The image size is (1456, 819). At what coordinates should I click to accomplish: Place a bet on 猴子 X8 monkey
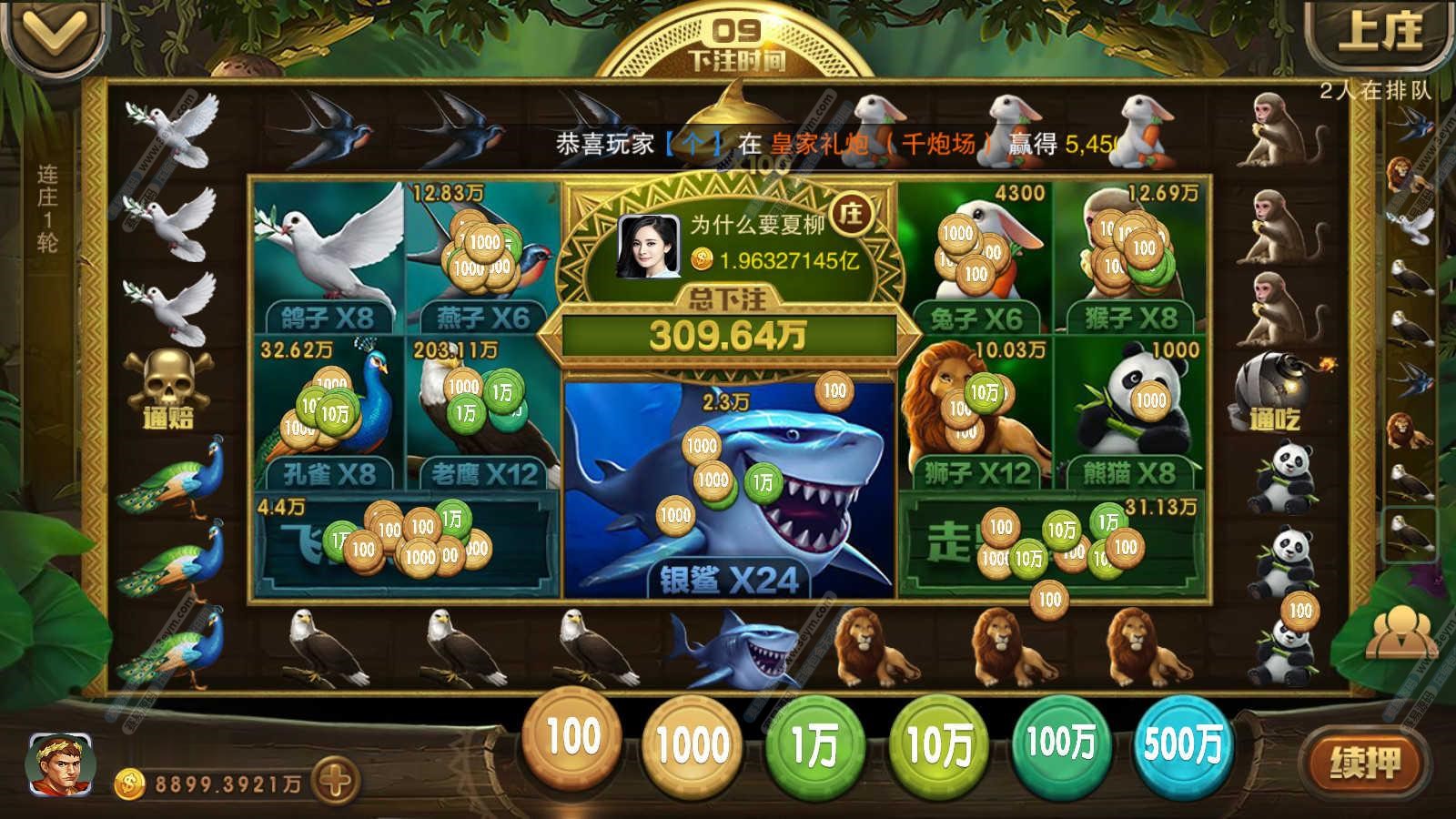pos(1130,257)
